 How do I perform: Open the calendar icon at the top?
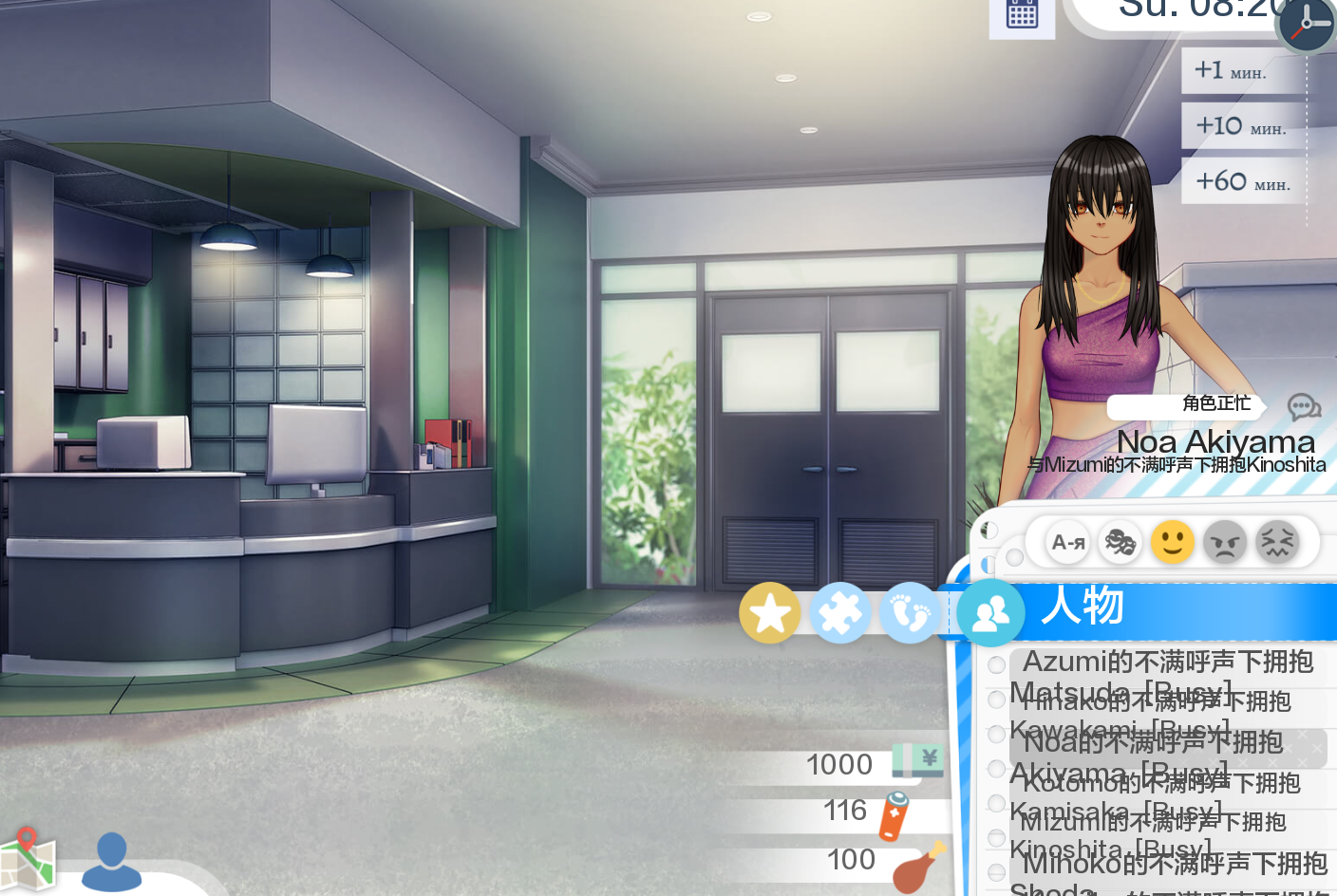(1022, 16)
